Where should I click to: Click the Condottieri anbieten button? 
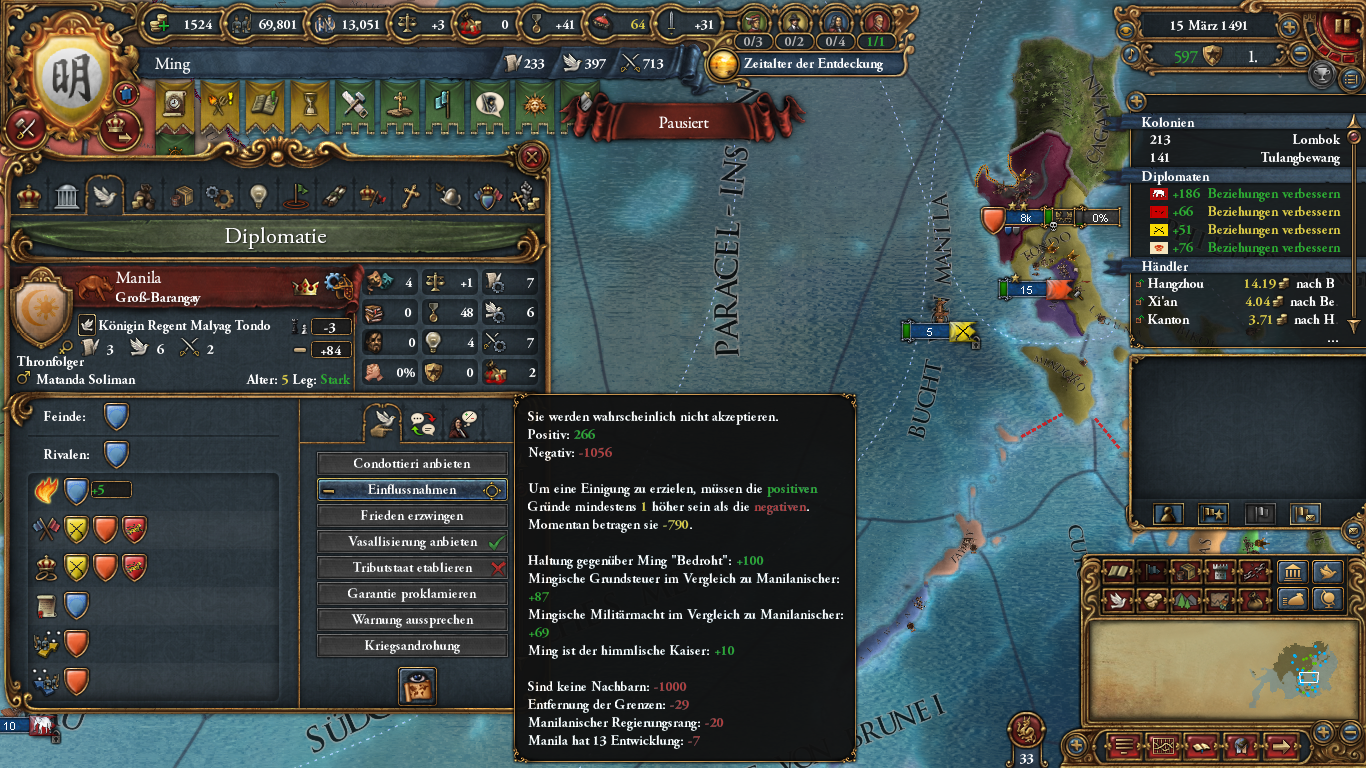410,463
